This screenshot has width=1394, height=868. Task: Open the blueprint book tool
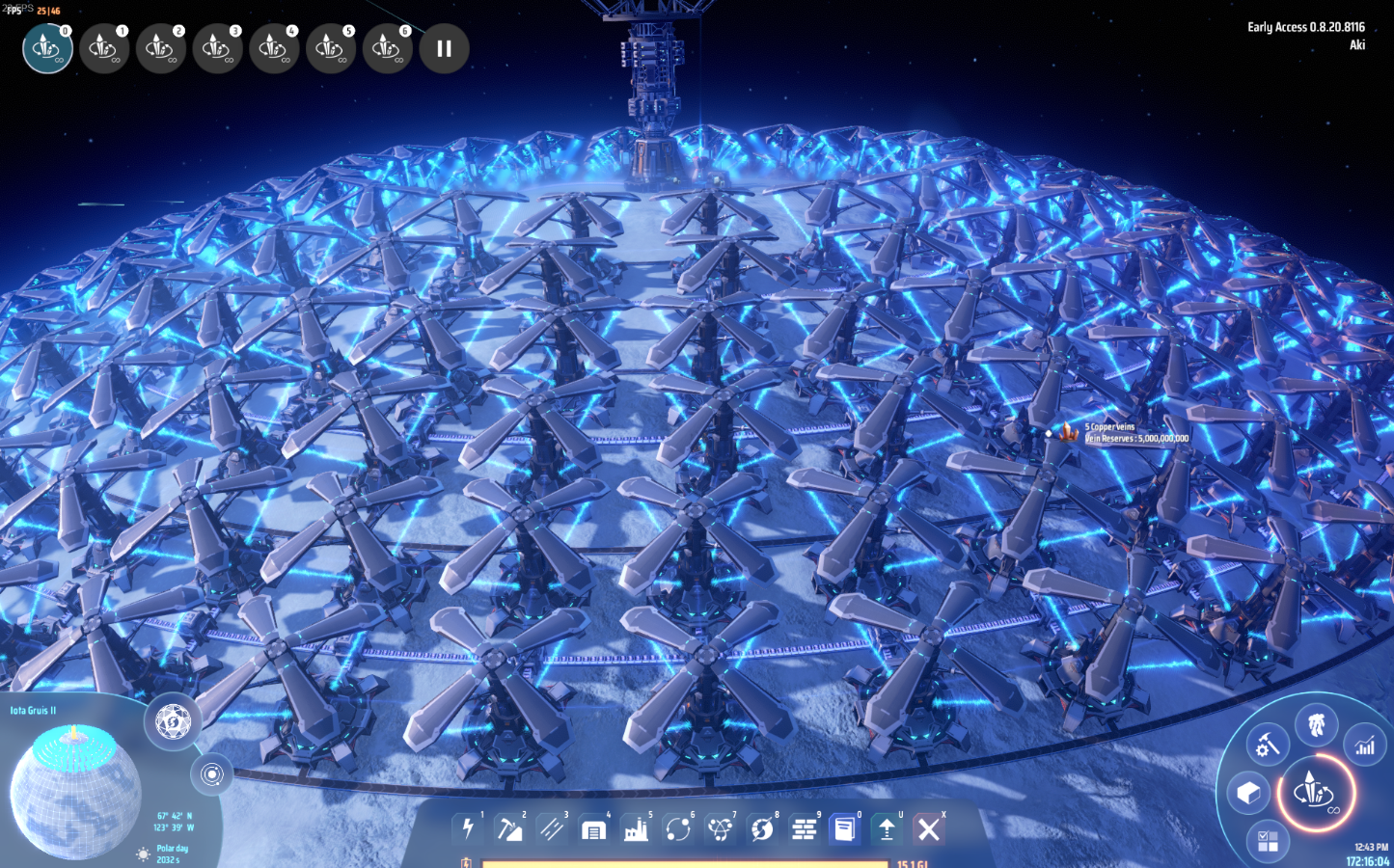(x=845, y=828)
